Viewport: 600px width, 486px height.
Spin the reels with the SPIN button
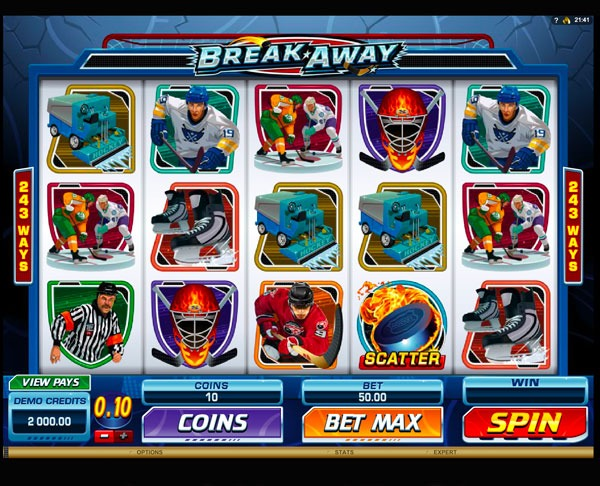coord(524,422)
